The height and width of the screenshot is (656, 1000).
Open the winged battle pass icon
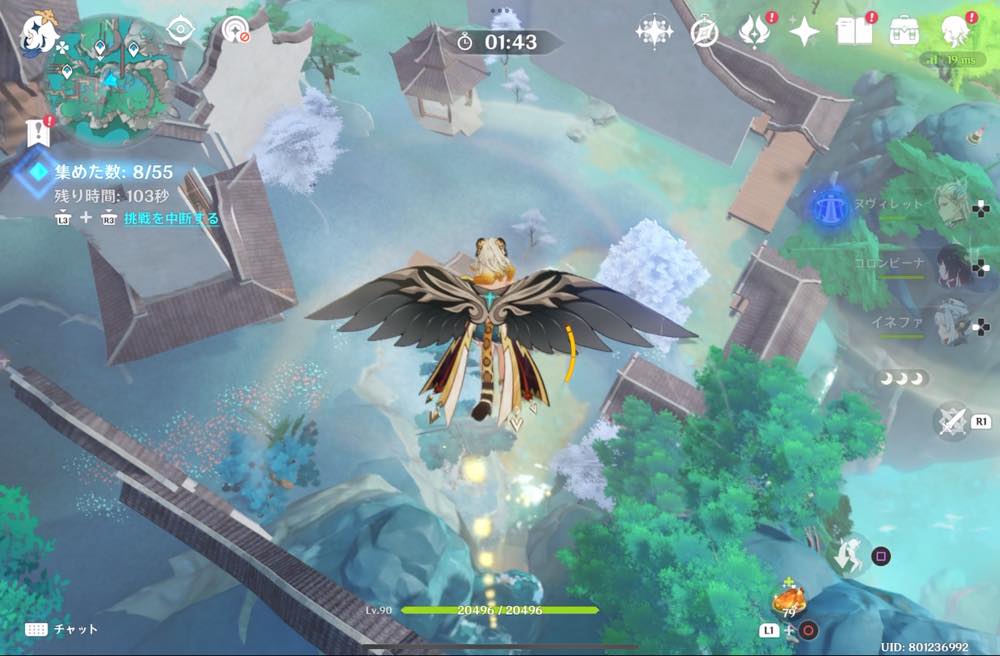pyautogui.click(x=753, y=32)
